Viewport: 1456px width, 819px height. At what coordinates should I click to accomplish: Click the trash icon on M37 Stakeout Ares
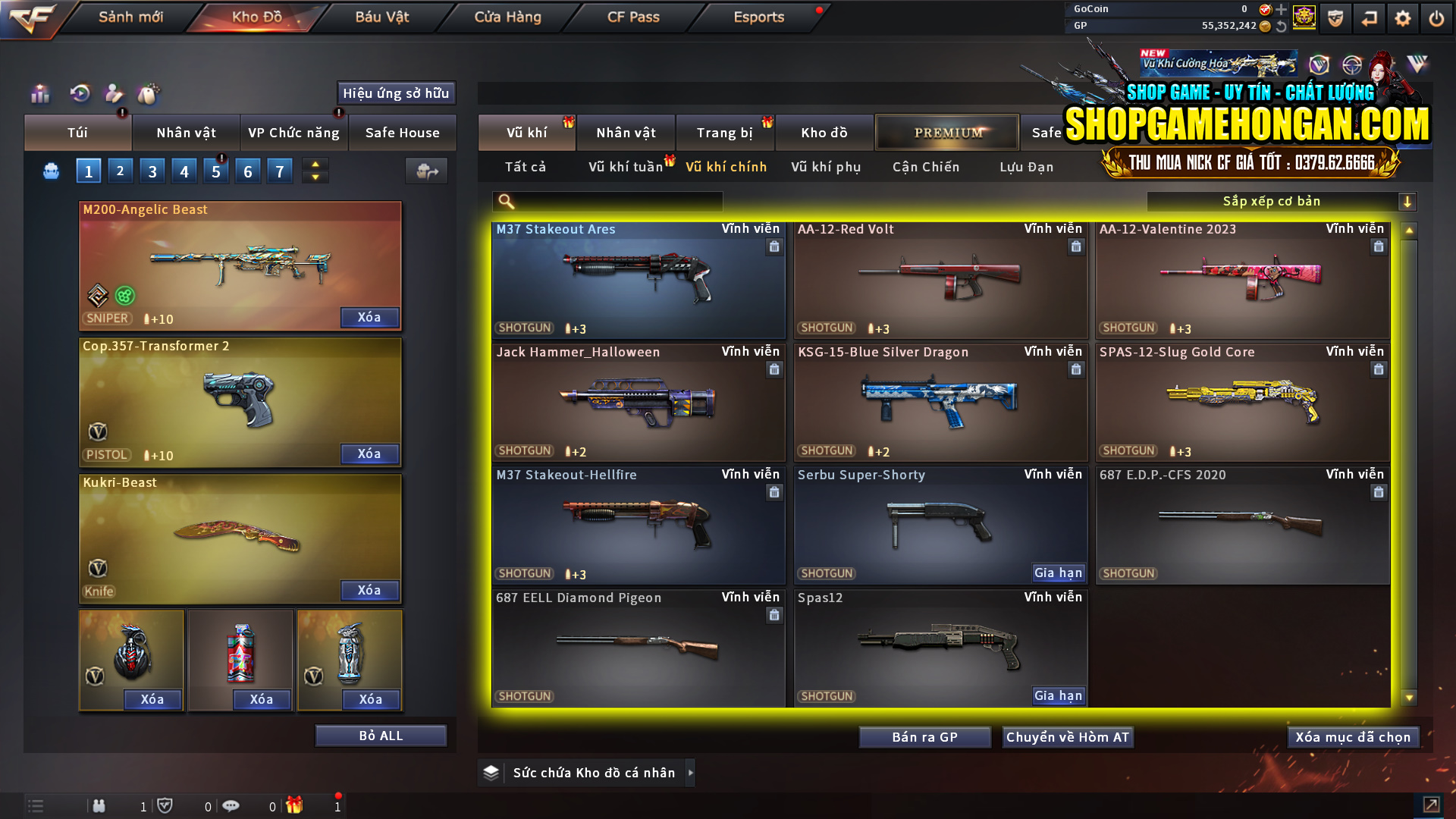(x=774, y=246)
